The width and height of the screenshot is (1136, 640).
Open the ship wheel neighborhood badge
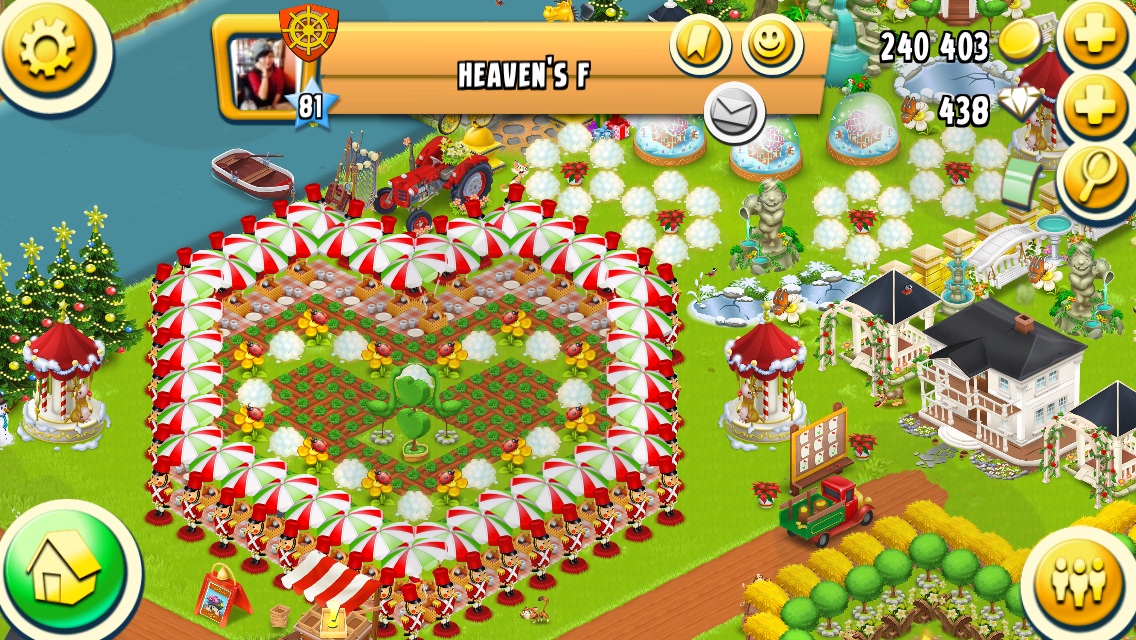tap(308, 32)
